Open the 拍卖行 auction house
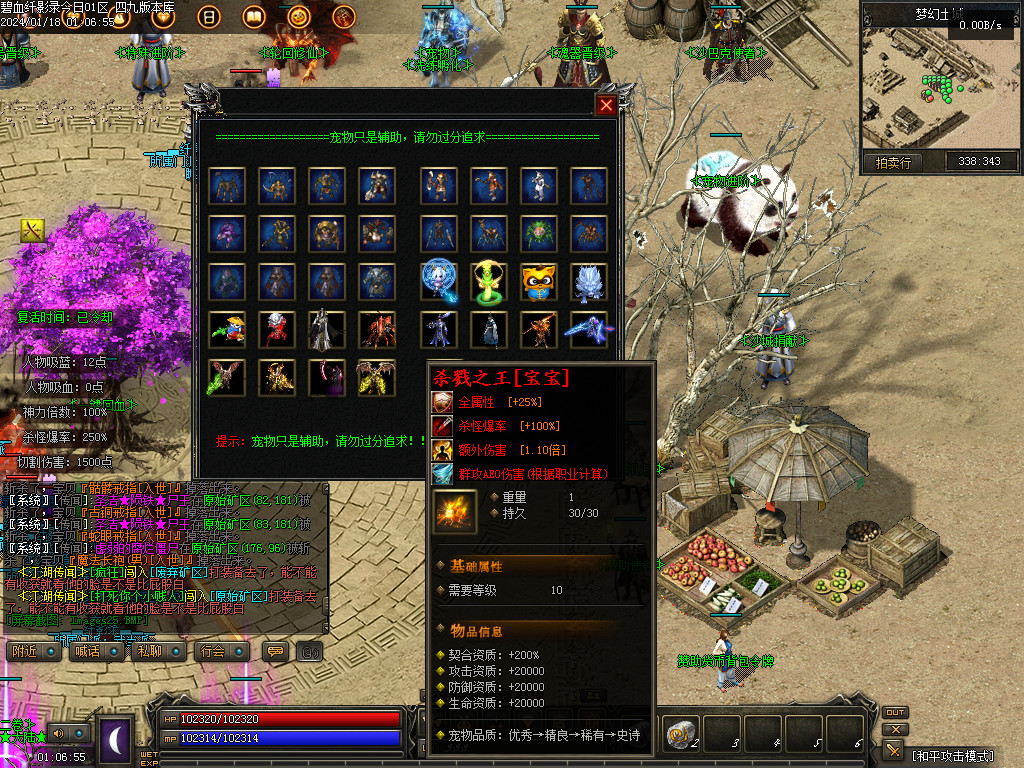 pos(892,162)
